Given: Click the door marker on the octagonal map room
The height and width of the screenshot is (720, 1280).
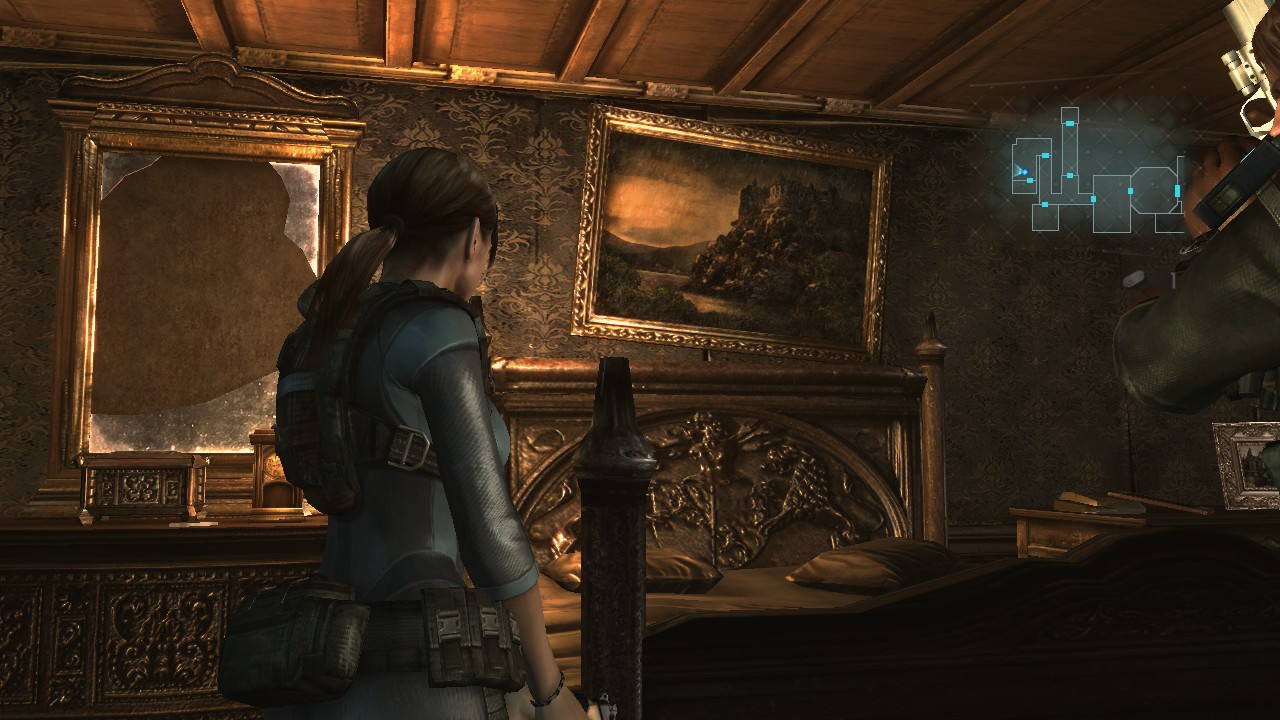Looking at the screenshot, I should pyautogui.click(x=1177, y=190).
